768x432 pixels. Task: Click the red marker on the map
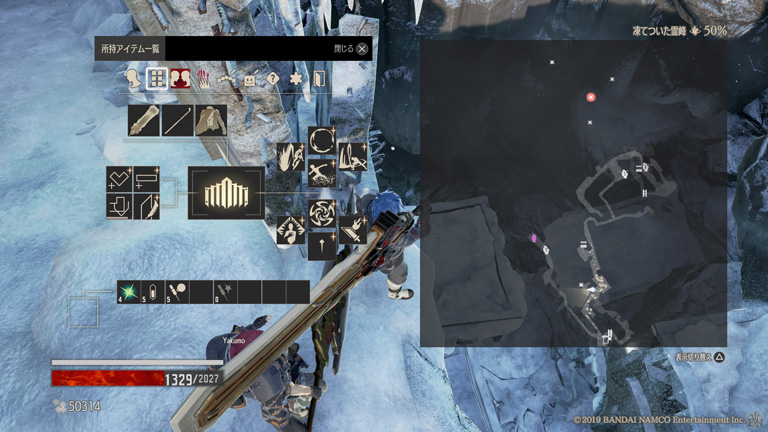tap(591, 97)
